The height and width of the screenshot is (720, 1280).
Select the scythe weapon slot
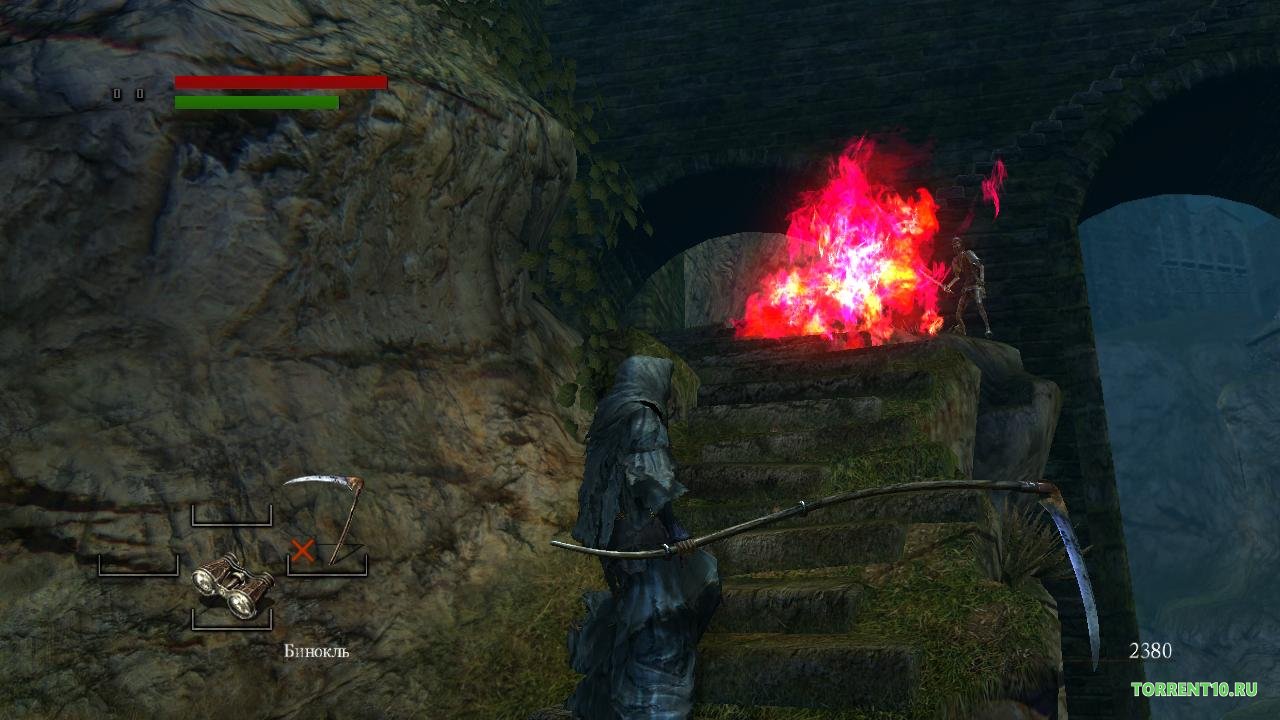(x=329, y=525)
